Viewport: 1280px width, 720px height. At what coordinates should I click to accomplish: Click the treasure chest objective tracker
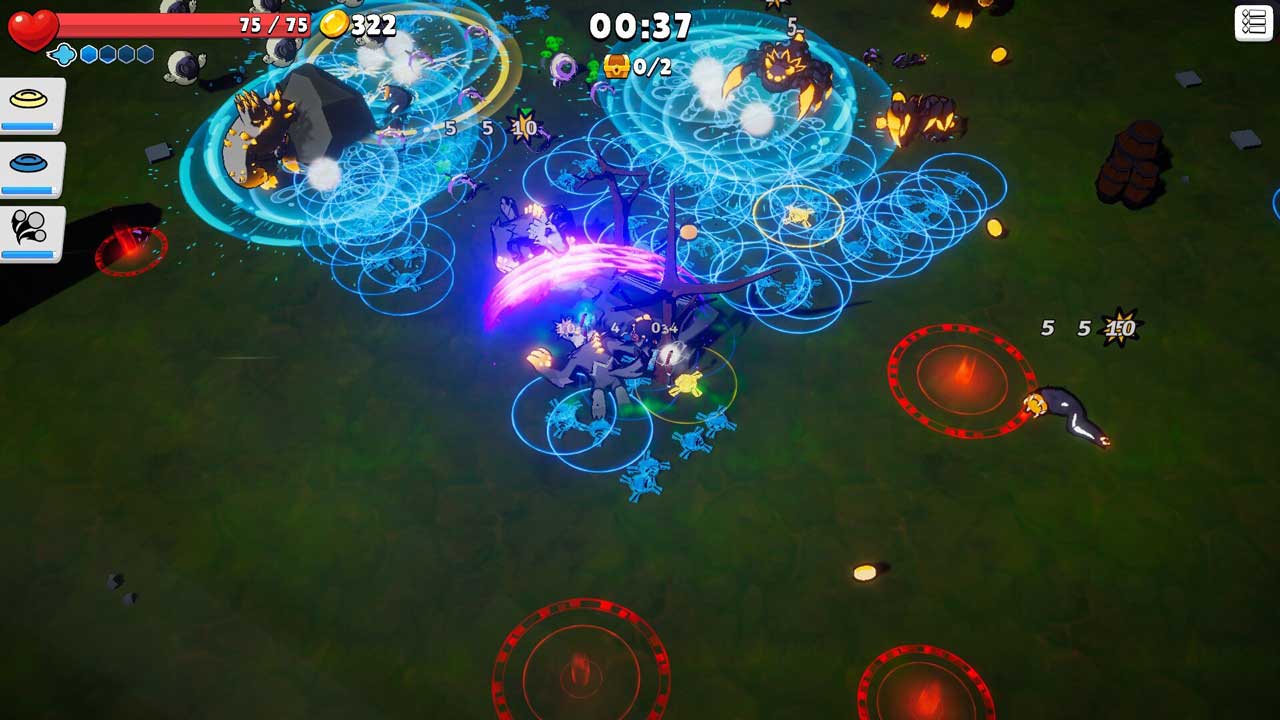pos(636,67)
